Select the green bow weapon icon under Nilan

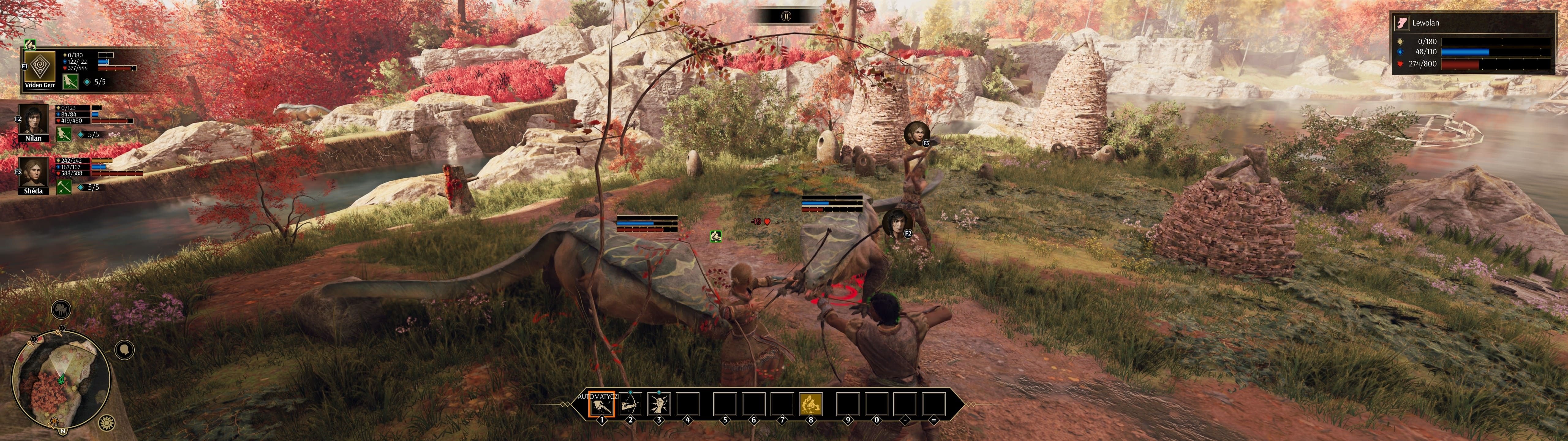click(65, 135)
